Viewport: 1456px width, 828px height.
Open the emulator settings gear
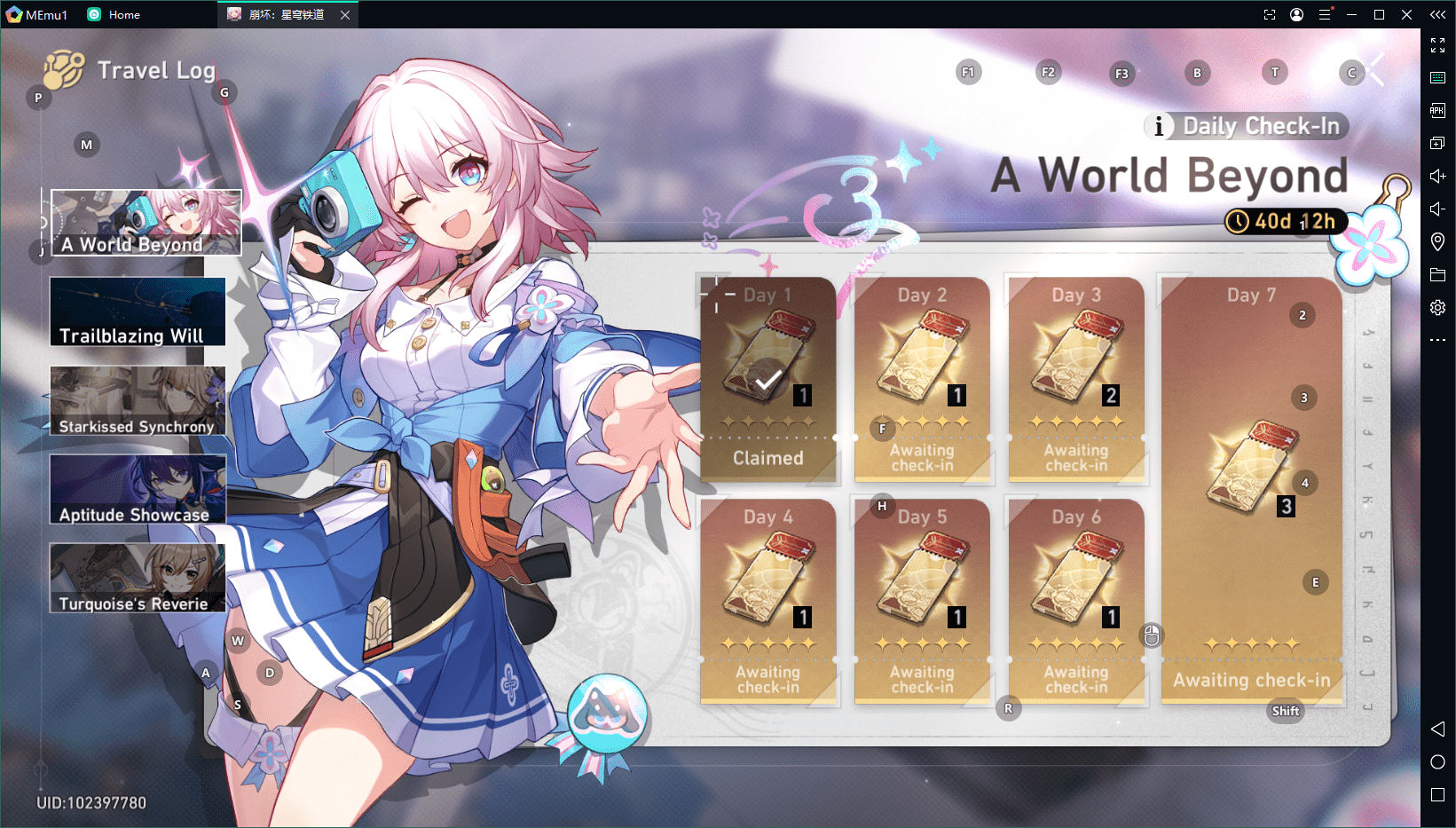(1437, 307)
